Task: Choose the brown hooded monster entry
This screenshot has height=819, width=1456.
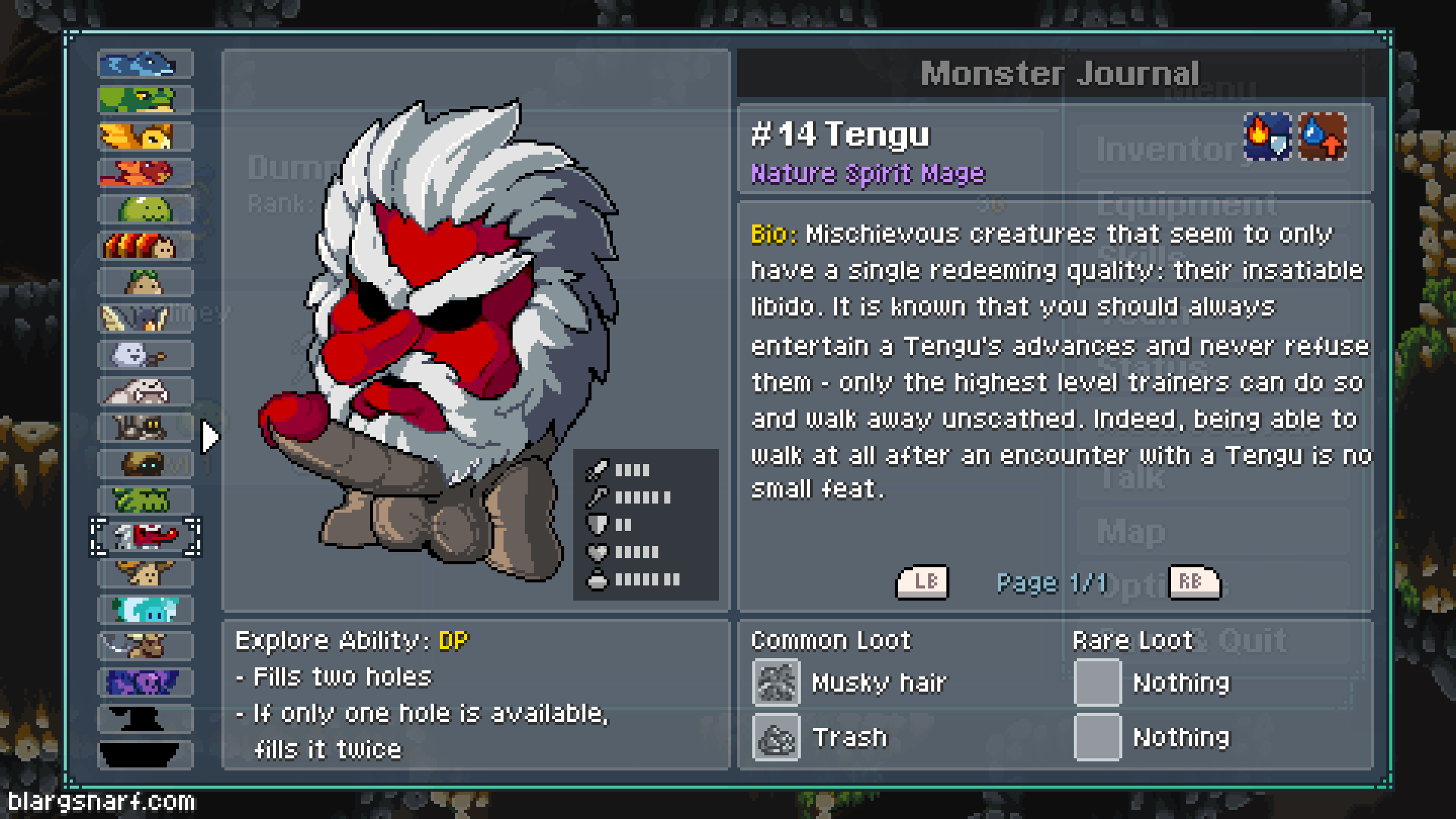Action: [145, 464]
